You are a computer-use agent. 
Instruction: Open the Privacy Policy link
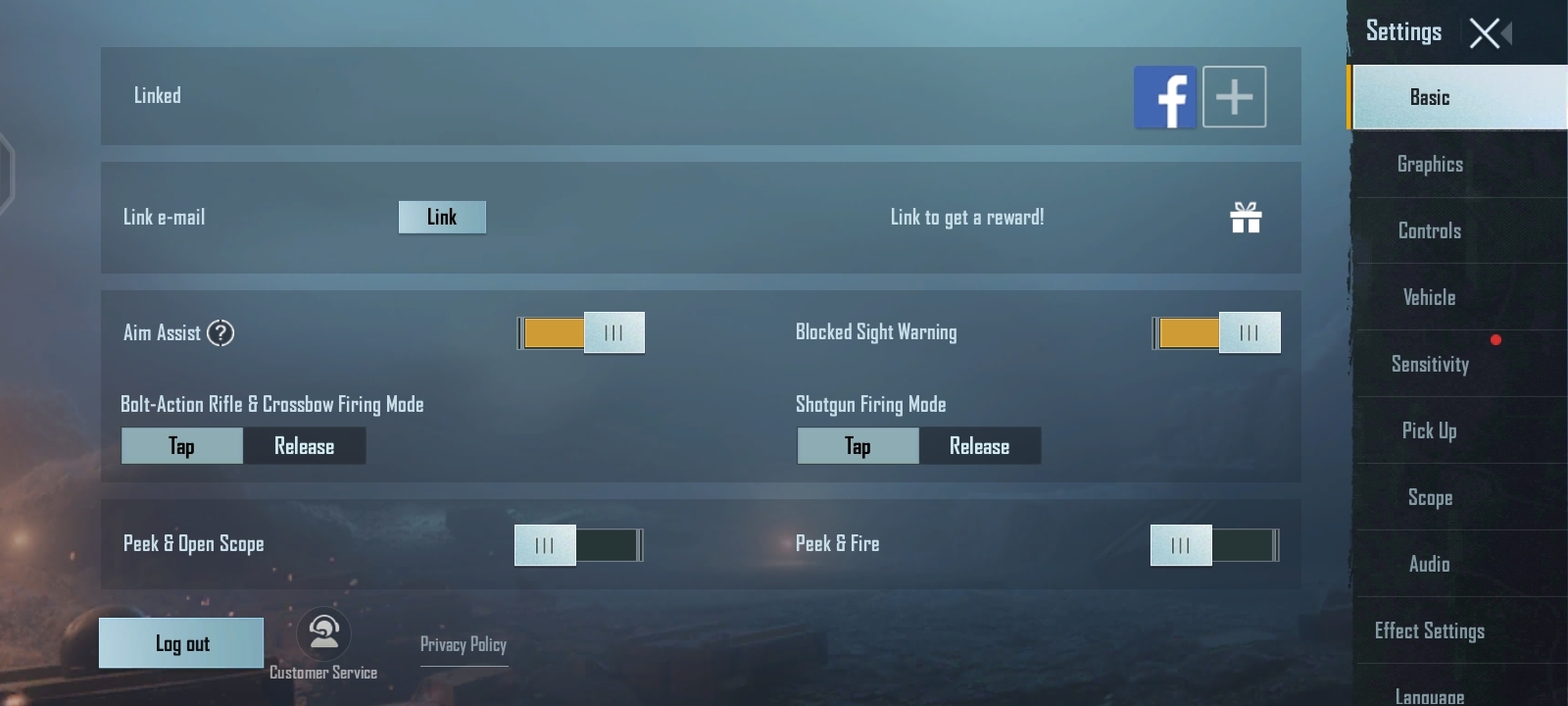(464, 644)
